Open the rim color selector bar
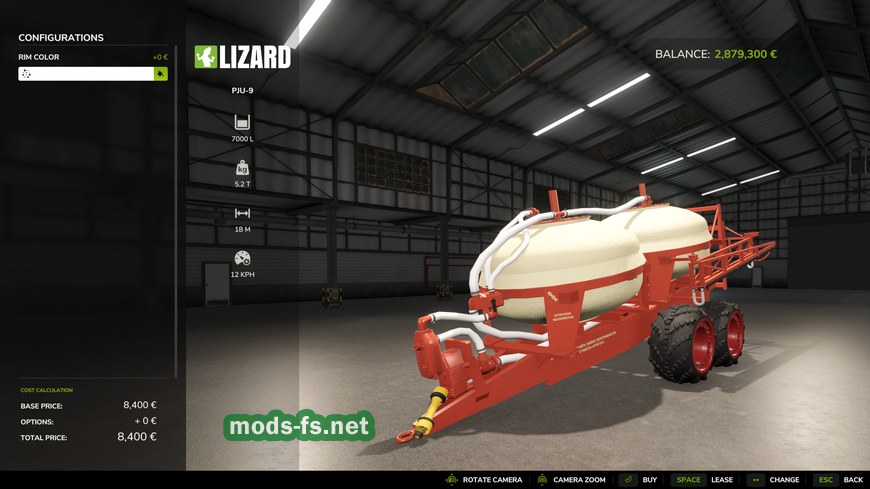The height and width of the screenshot is (489, 870). point(85,74)
